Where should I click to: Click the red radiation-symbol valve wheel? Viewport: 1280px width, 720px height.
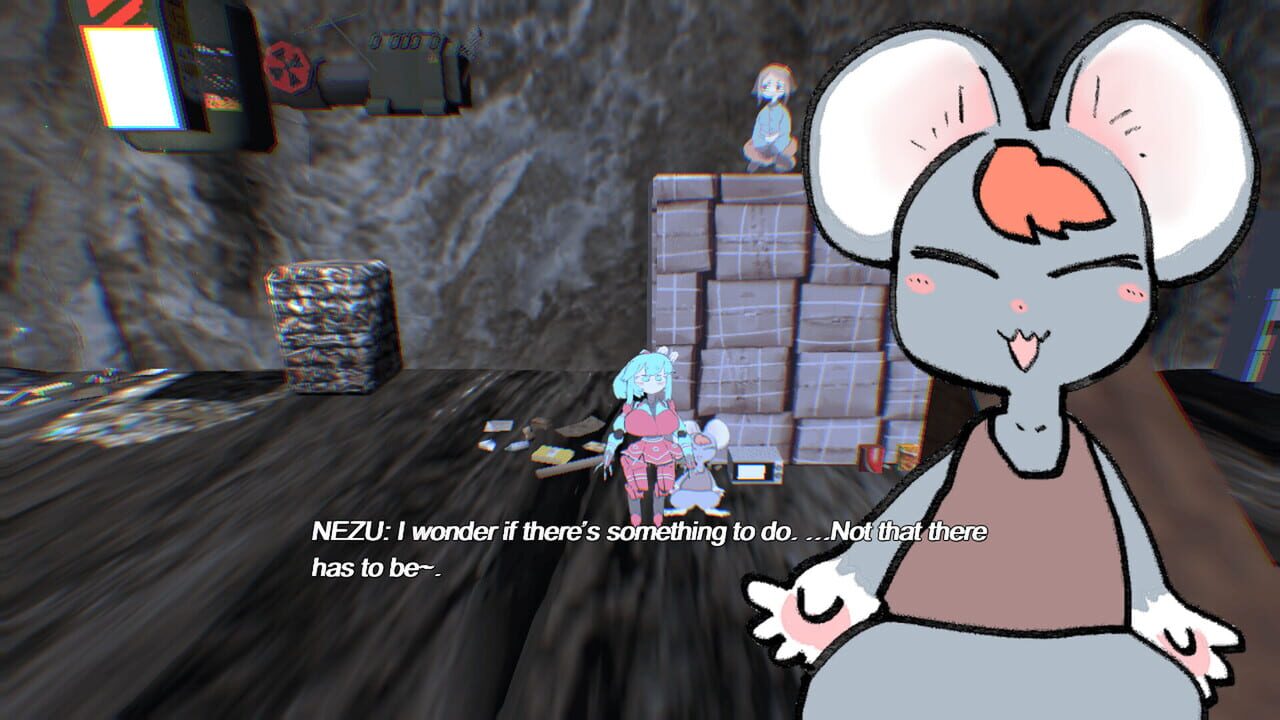(287, 65)
